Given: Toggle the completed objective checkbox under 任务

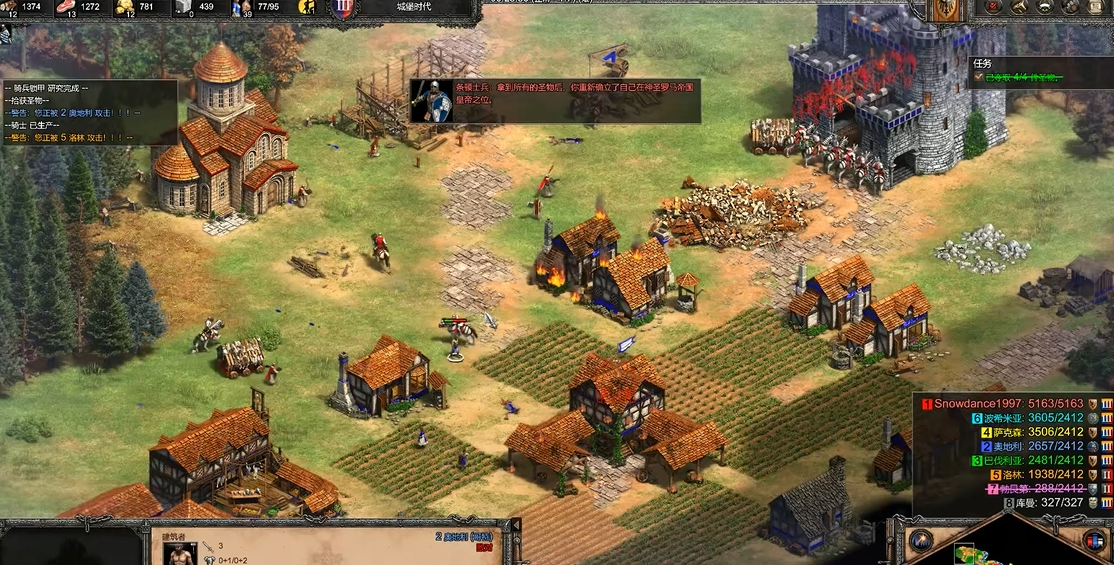Looking at the screenshot, I should [x=978, y=77].
